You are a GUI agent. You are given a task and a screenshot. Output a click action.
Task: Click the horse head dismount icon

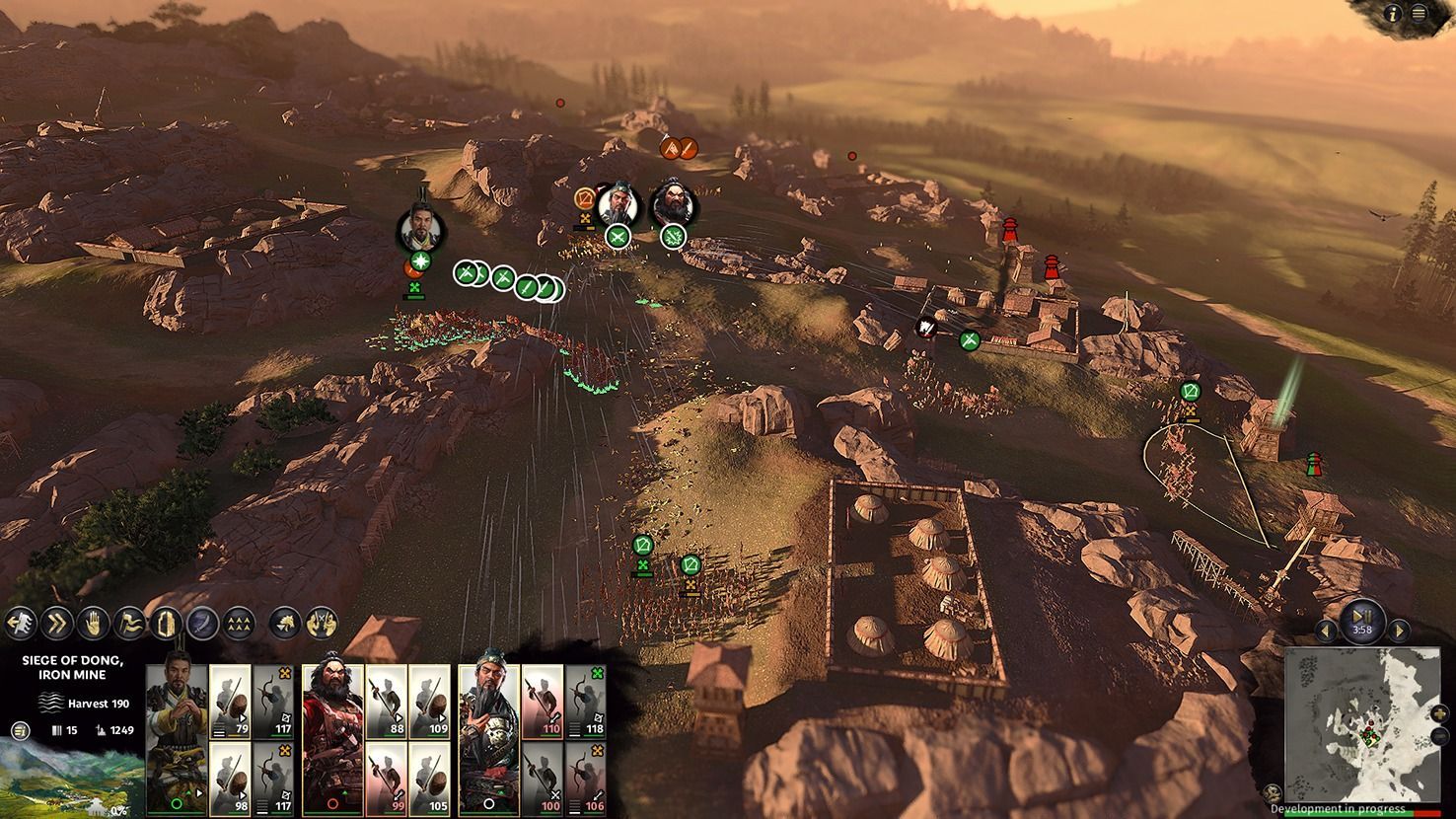tap(285, 623)
